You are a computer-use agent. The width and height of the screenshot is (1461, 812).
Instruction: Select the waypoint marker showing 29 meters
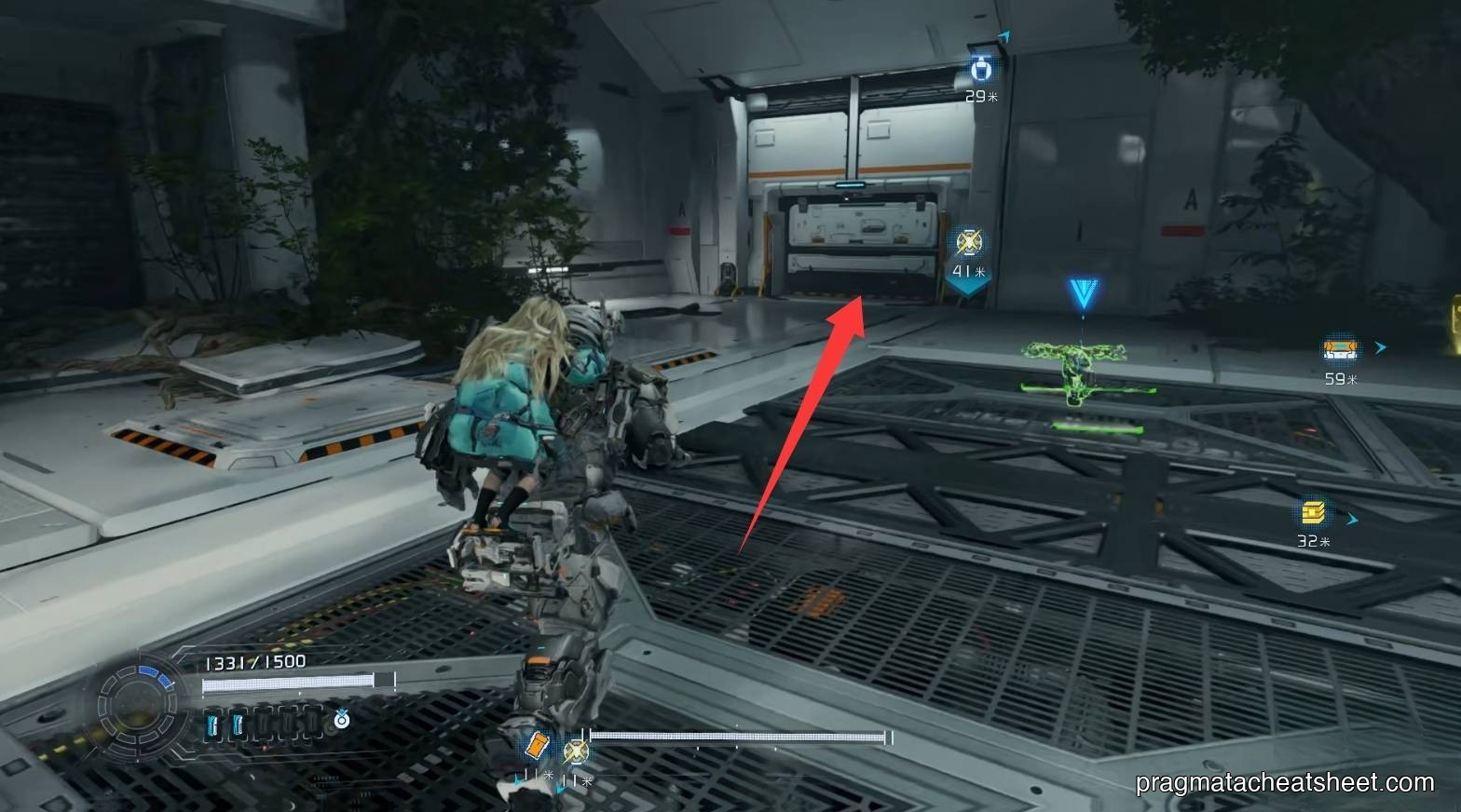[979, 69]
